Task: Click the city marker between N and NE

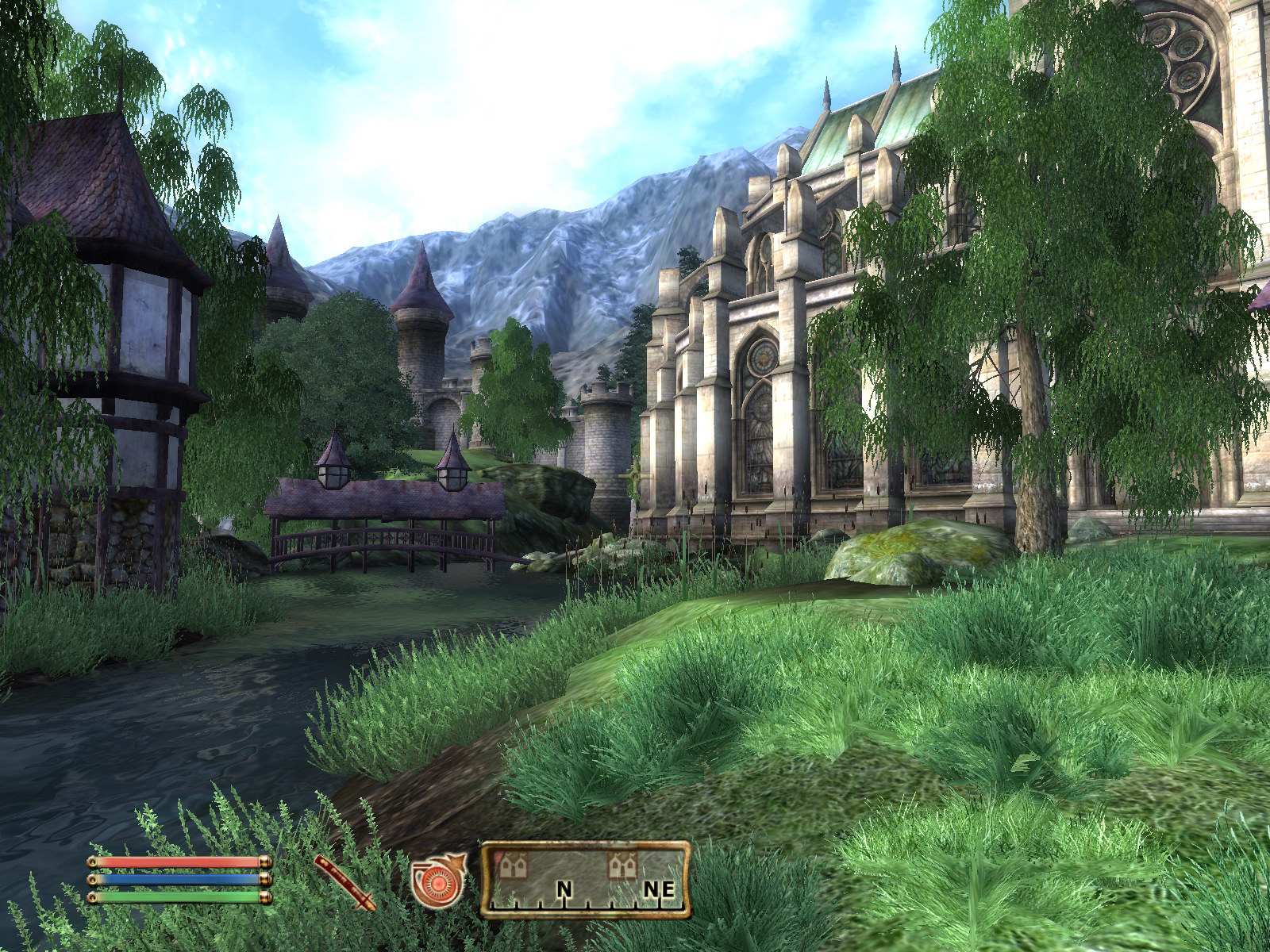Action: point(622,866)
